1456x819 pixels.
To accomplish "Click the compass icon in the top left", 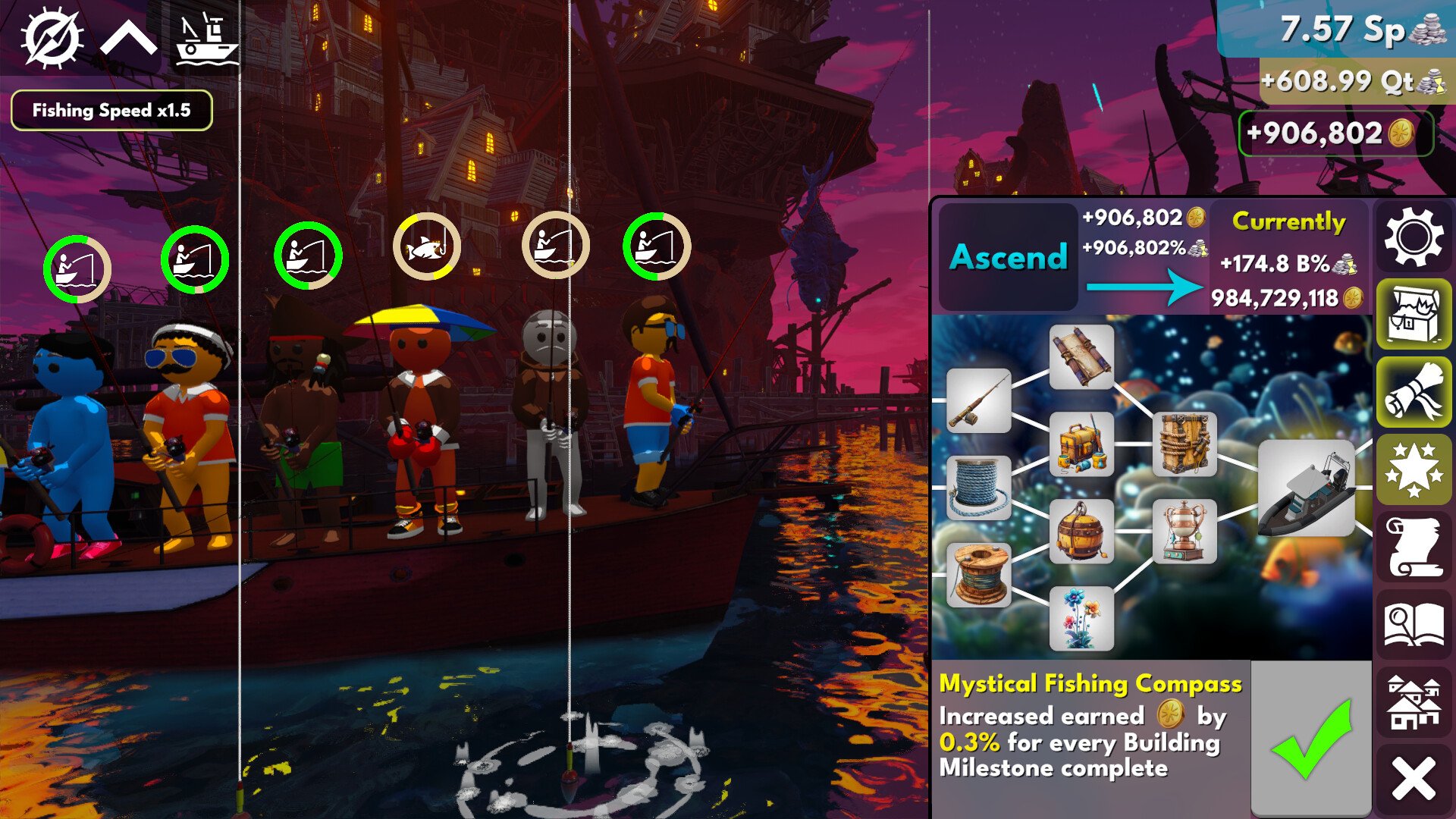I will tap(53, 36).
